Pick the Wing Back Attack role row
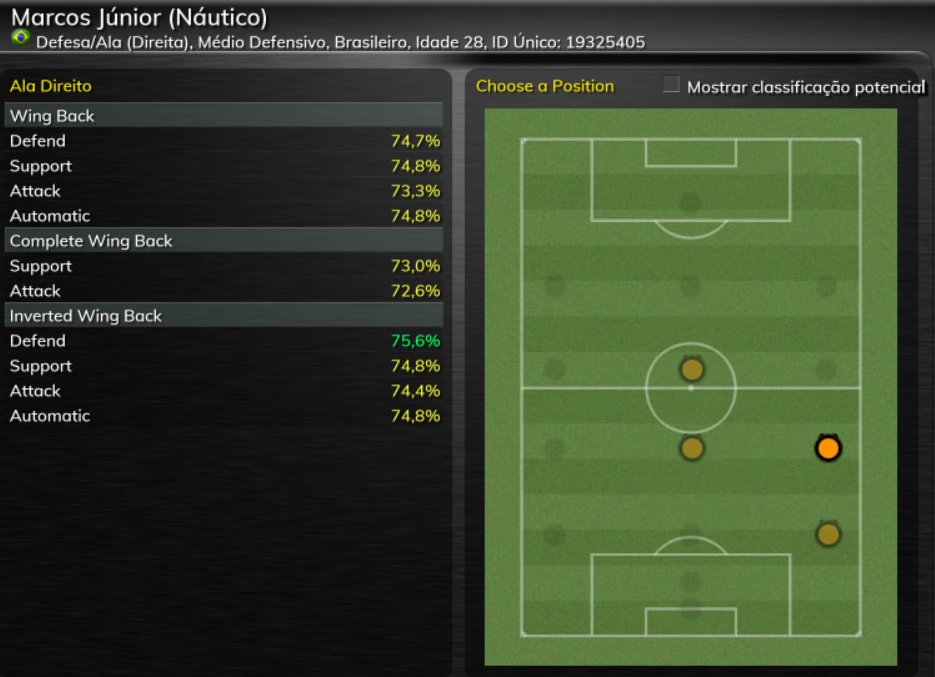 pyautogui.click(x=224, y=191)
